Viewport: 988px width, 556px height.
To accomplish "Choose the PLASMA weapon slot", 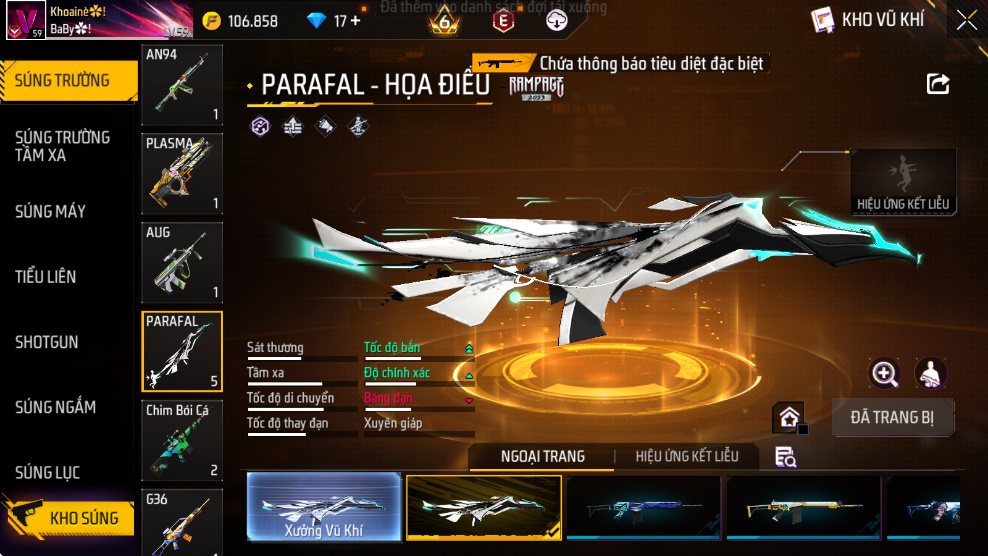I will pos(182,173).
